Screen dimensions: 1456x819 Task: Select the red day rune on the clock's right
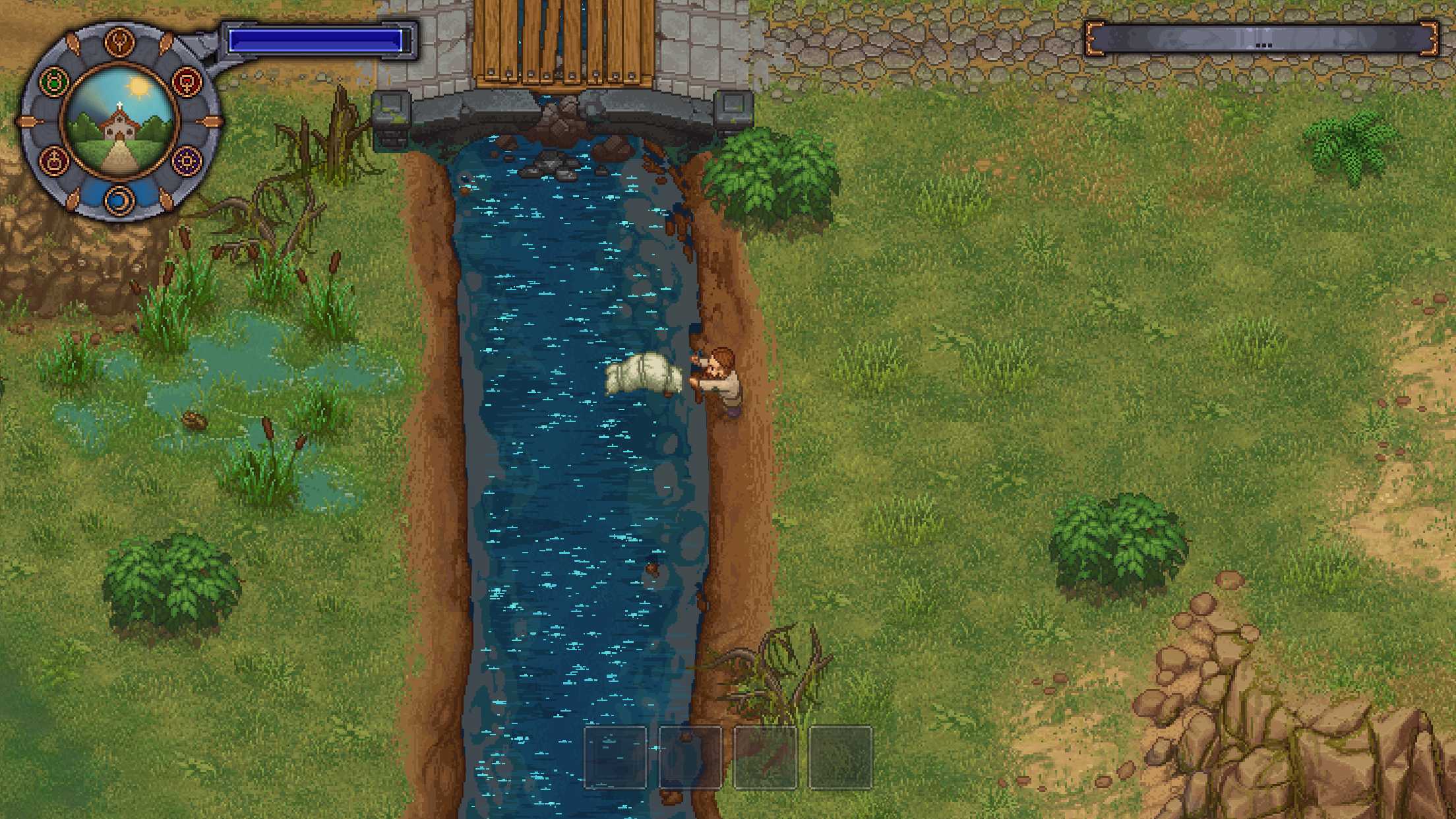tap(187, 80)
